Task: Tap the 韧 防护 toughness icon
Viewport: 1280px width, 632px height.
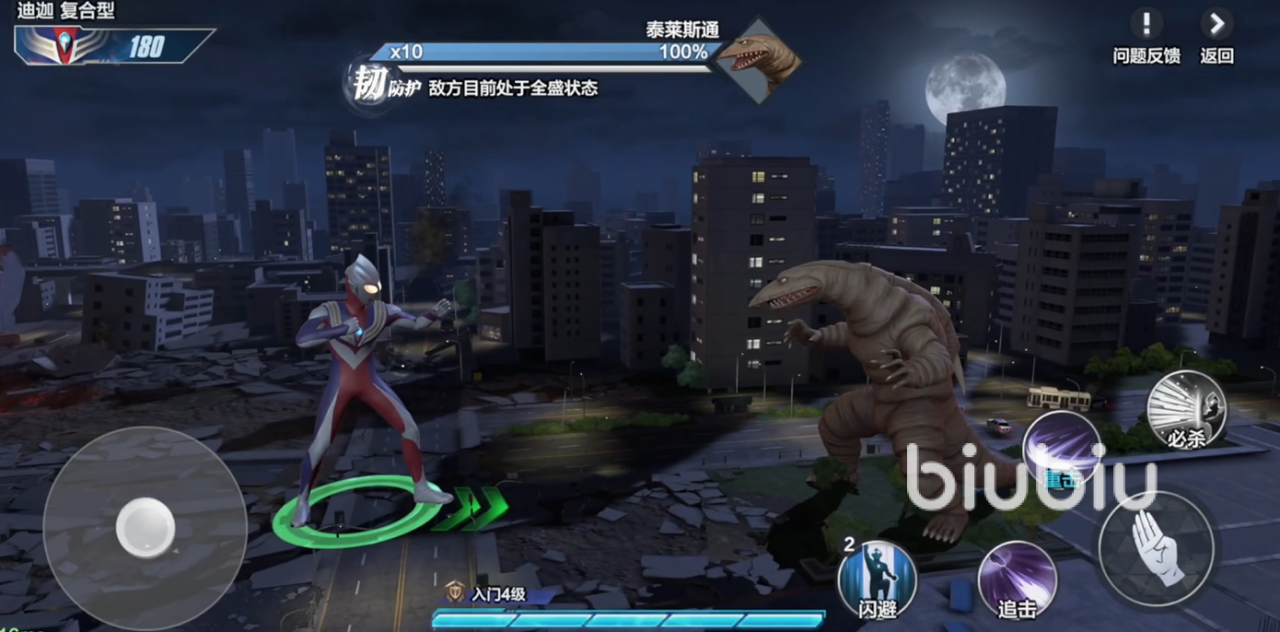Action: pos(369,84)
